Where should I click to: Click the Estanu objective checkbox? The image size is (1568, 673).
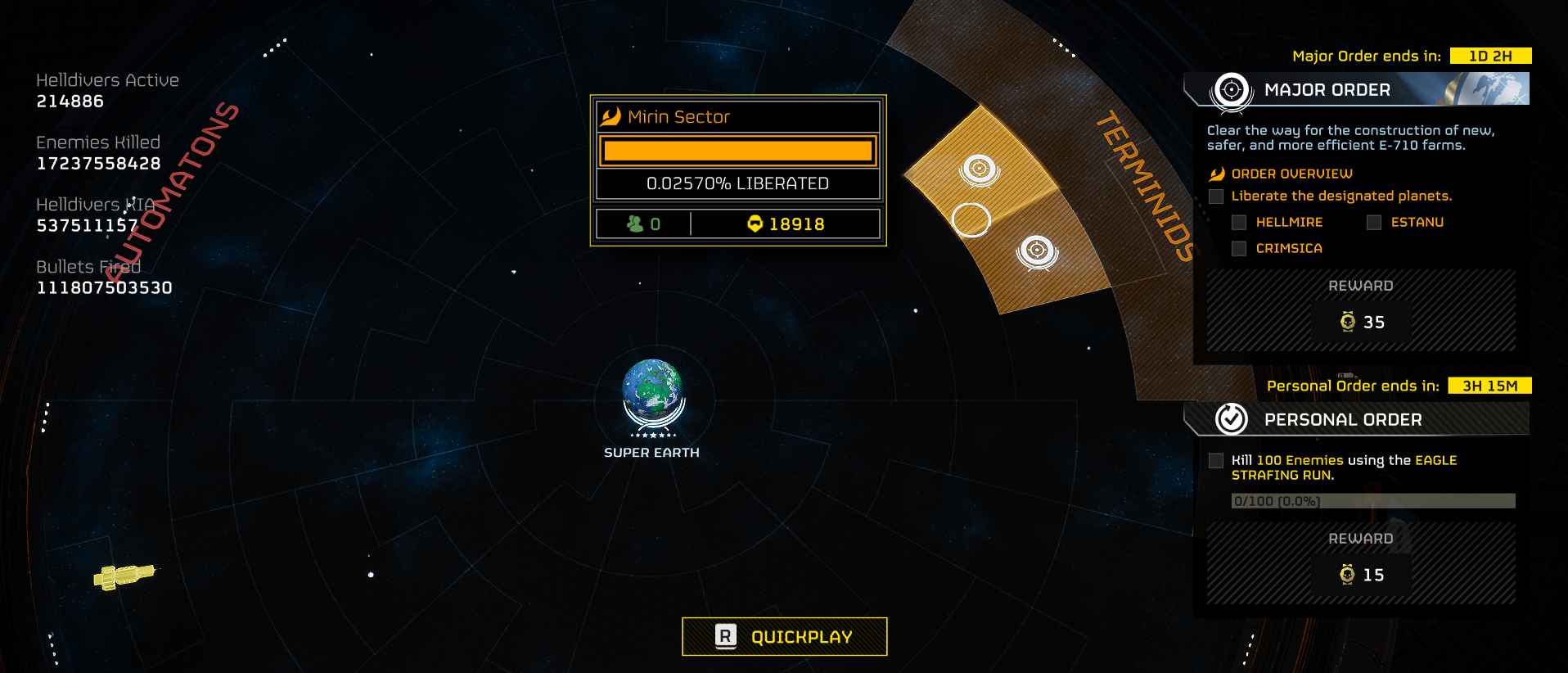click(x=1374, y=223)
